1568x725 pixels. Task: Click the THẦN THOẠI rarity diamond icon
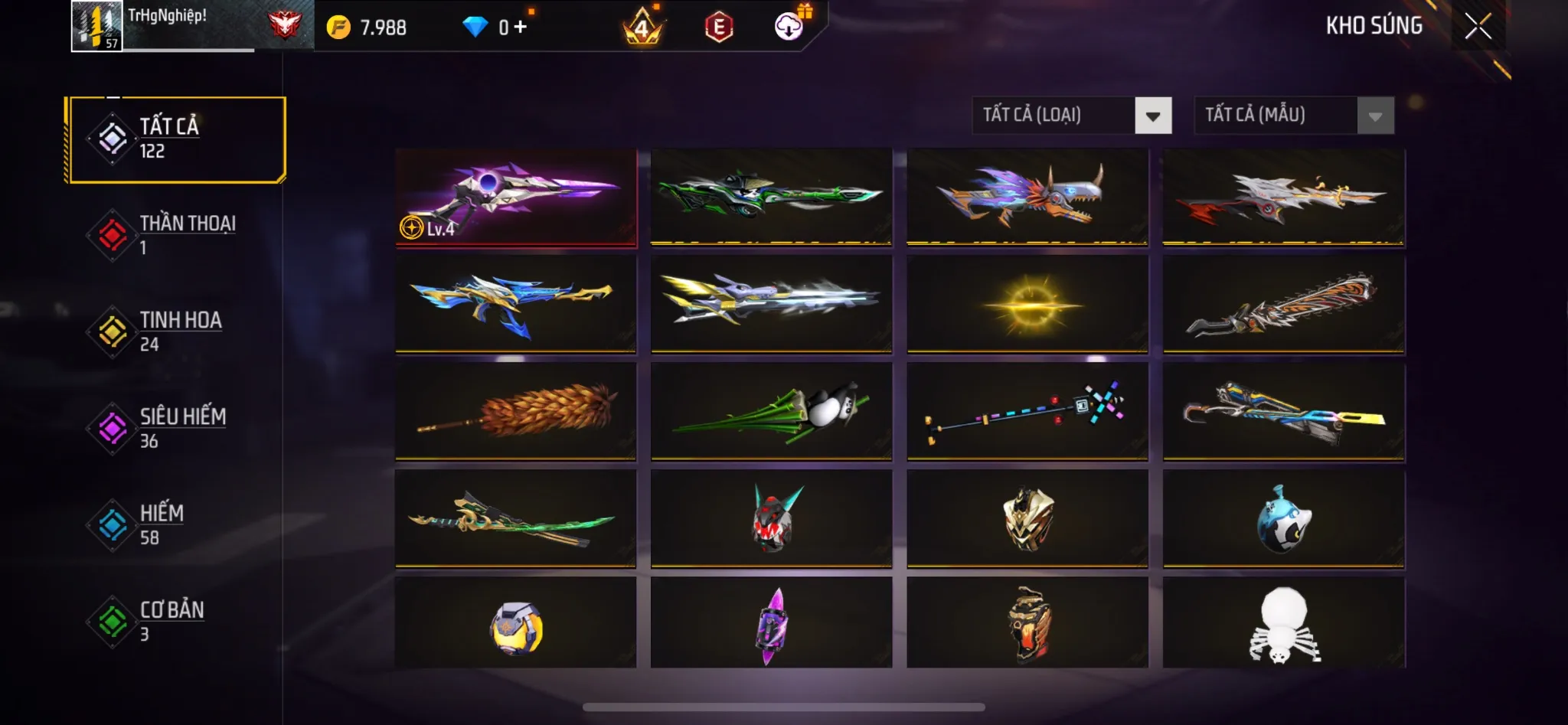pos(114,233)
